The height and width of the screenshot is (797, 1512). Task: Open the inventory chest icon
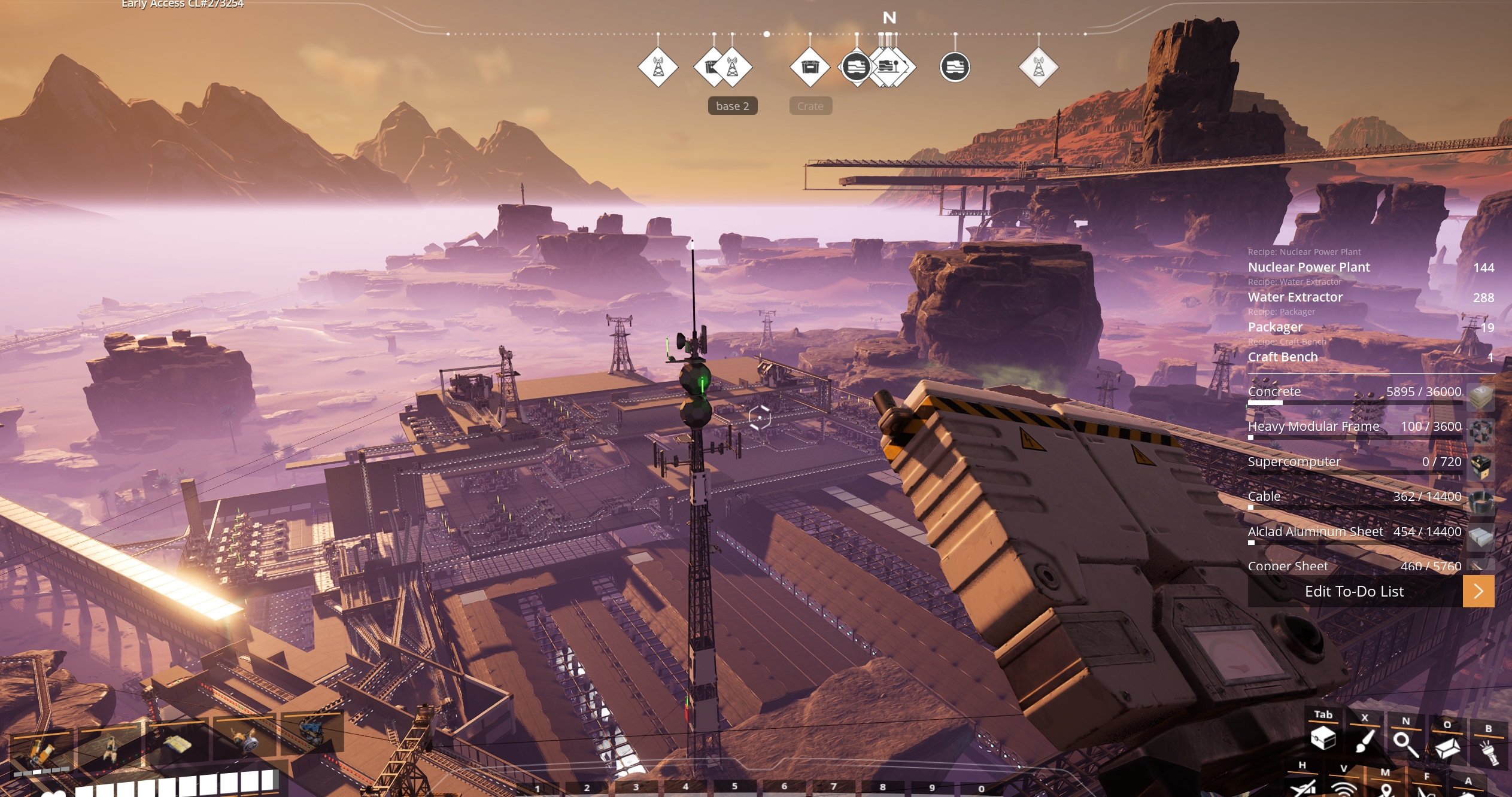pyautogui.click(x=1323, y=738)
